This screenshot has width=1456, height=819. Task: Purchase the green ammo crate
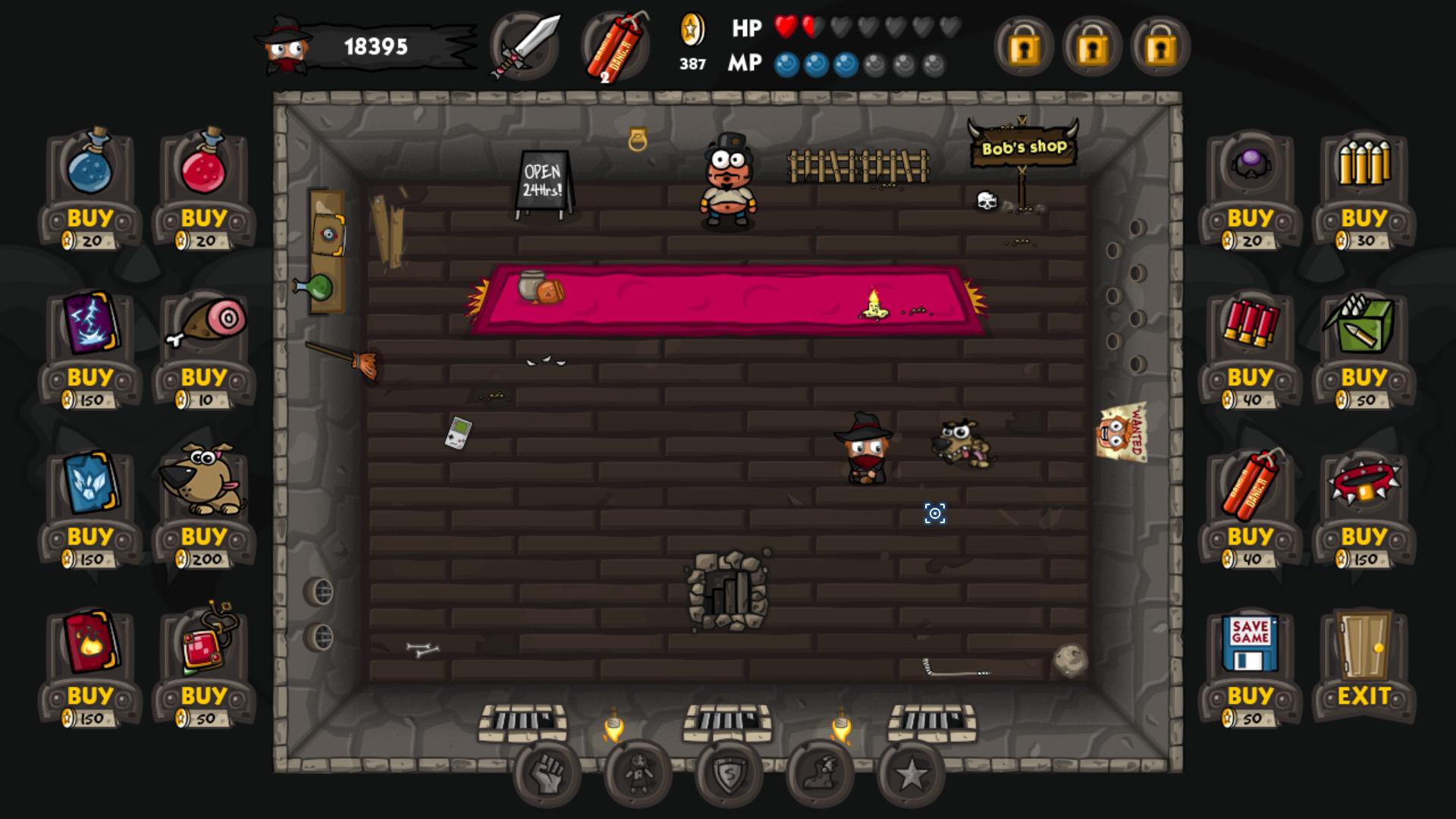coord(1364,378)
